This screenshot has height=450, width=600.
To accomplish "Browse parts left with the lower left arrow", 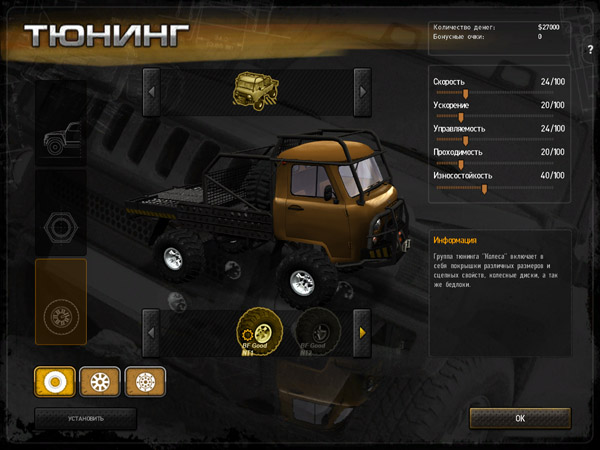I will 151,332.
